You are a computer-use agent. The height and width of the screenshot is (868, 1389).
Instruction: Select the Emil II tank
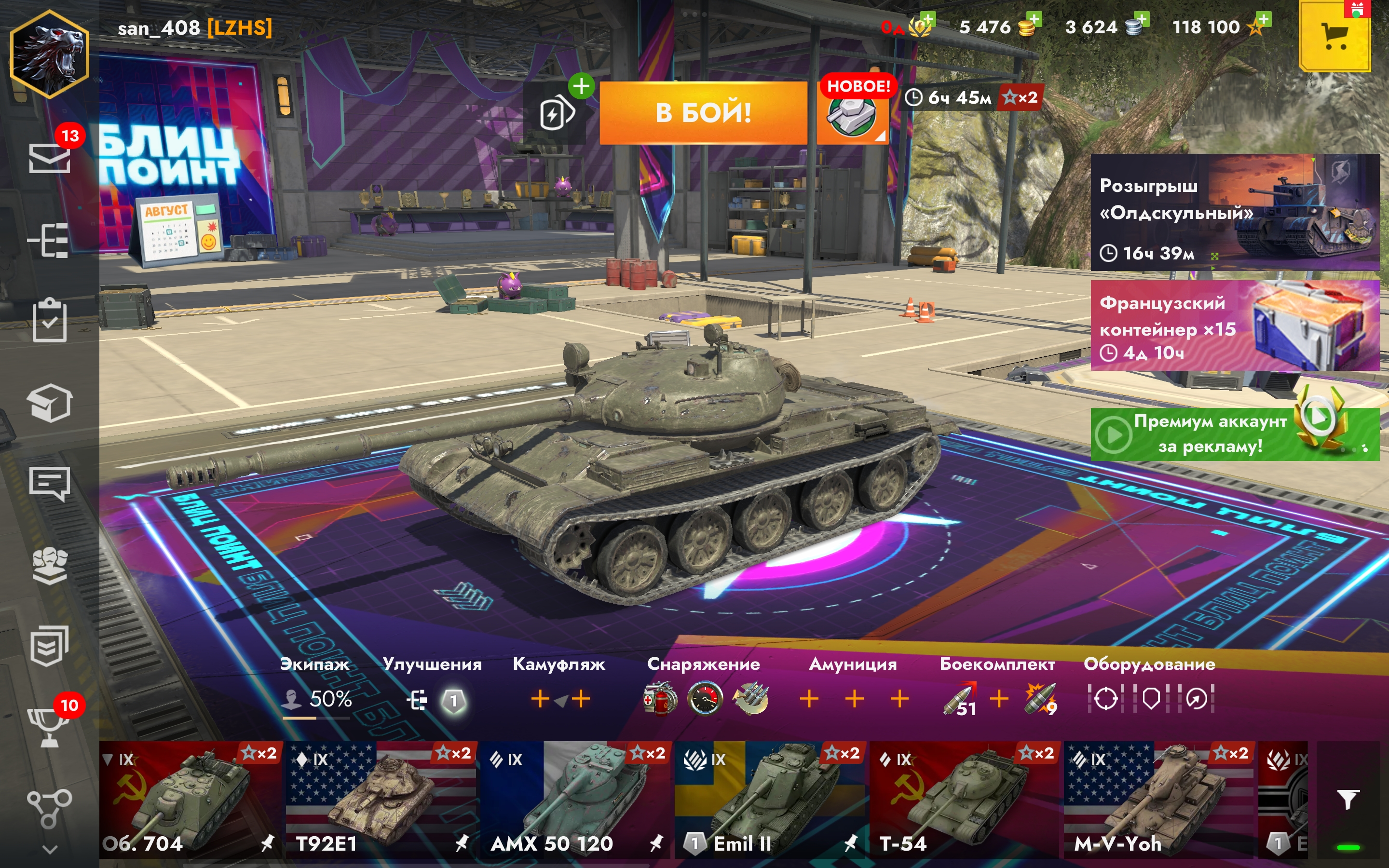(769, 799)
